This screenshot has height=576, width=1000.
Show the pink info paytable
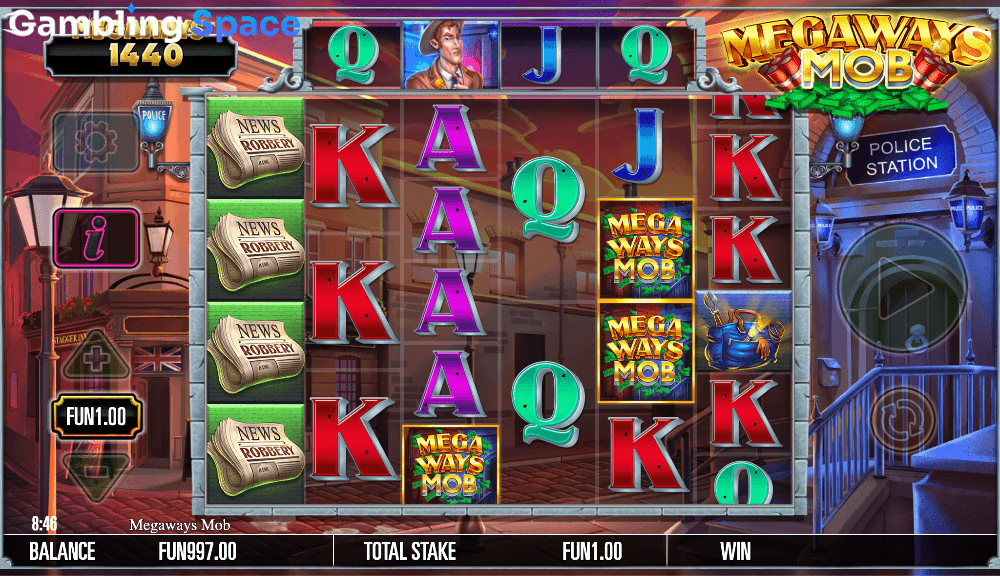pos(96,239)
